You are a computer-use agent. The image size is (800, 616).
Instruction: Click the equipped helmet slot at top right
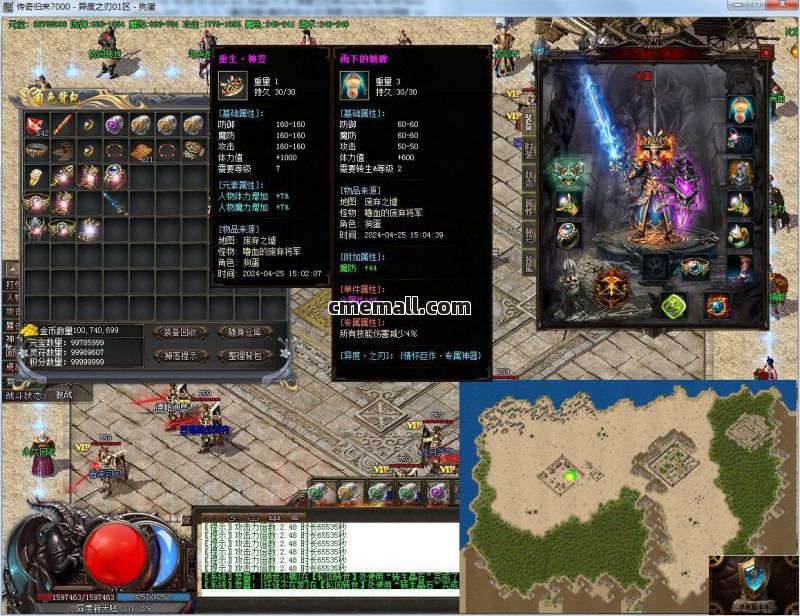point(740,108)
